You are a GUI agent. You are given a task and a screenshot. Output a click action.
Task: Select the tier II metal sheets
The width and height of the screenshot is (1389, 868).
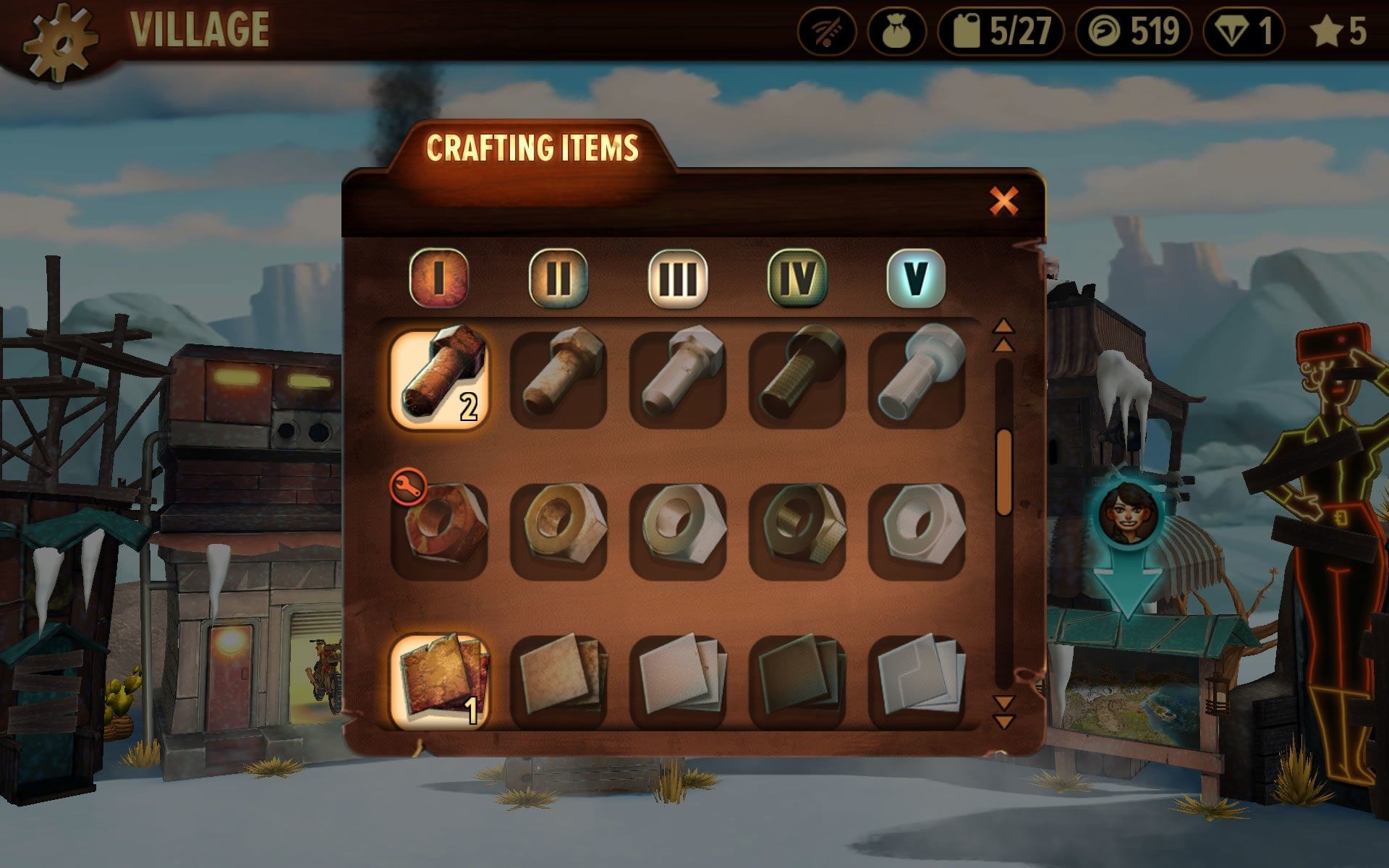[x=558, y=681]
